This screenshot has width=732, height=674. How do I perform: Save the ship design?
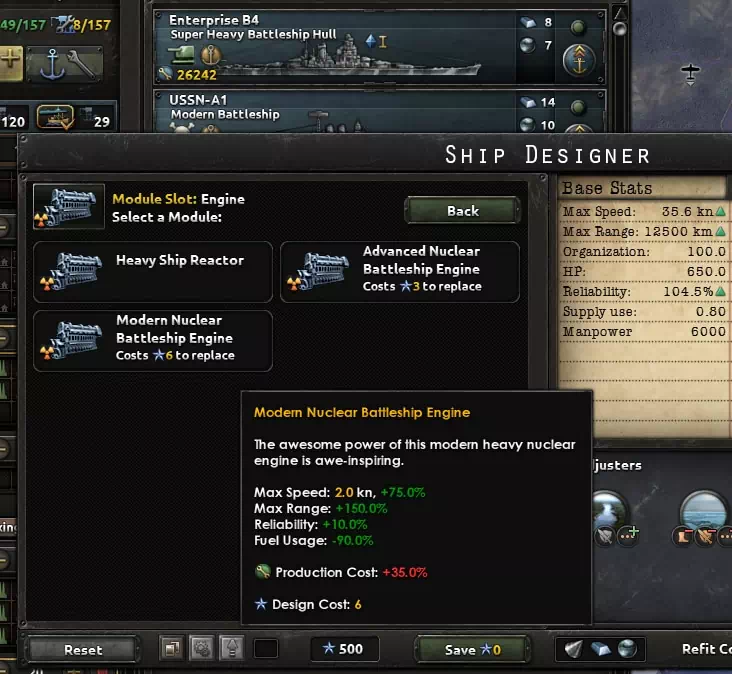(x=473, y=649)
